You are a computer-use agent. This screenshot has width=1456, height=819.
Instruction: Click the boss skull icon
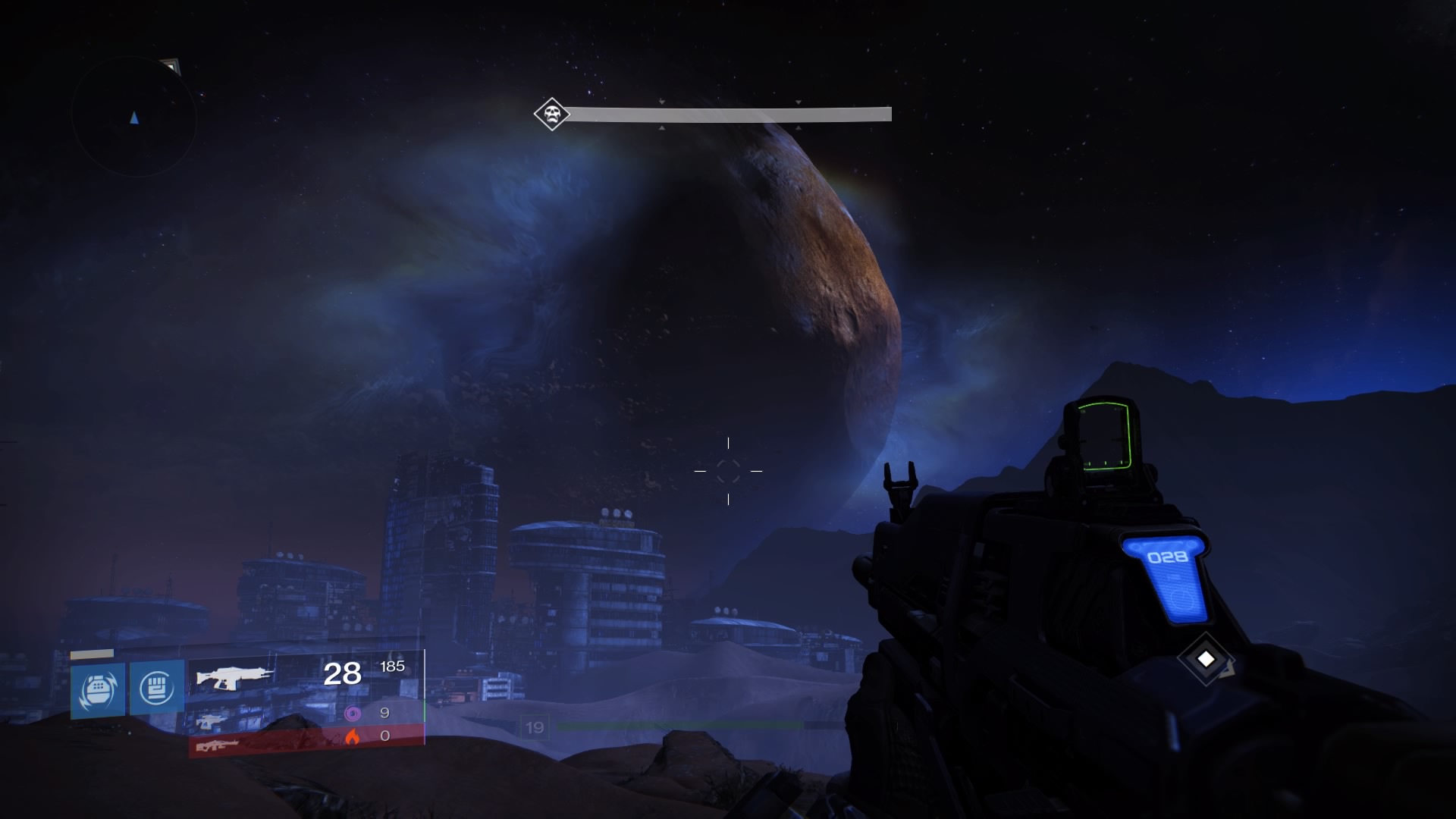(551, 115)
